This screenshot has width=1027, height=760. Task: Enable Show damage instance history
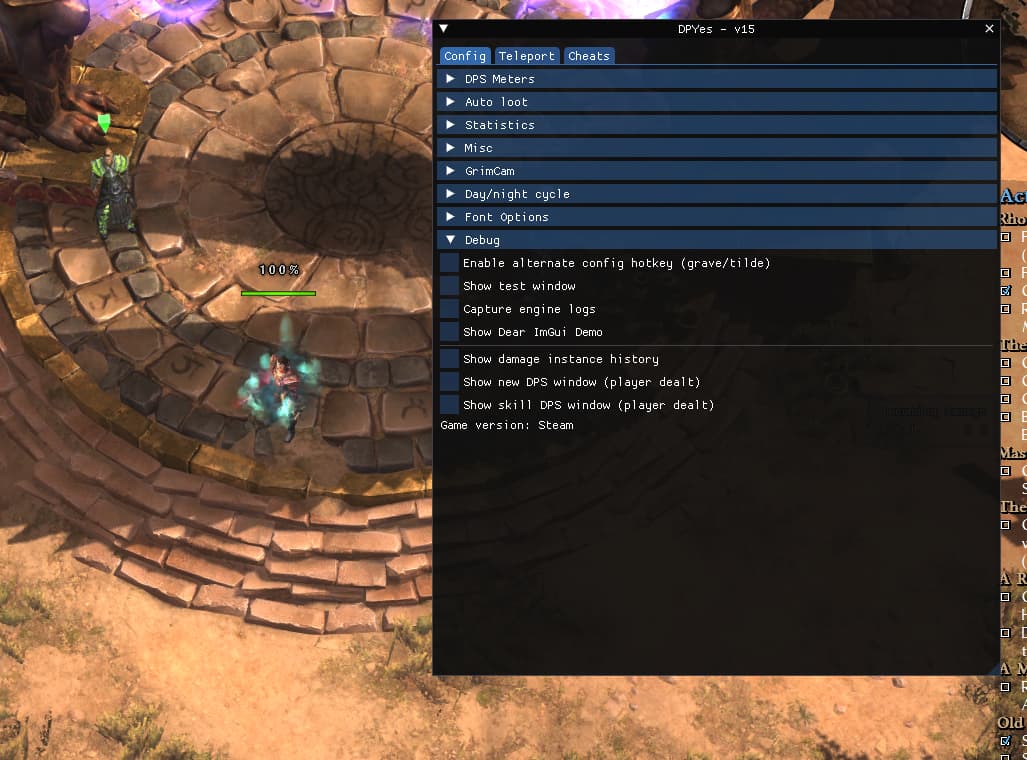(x=450, y=359)
